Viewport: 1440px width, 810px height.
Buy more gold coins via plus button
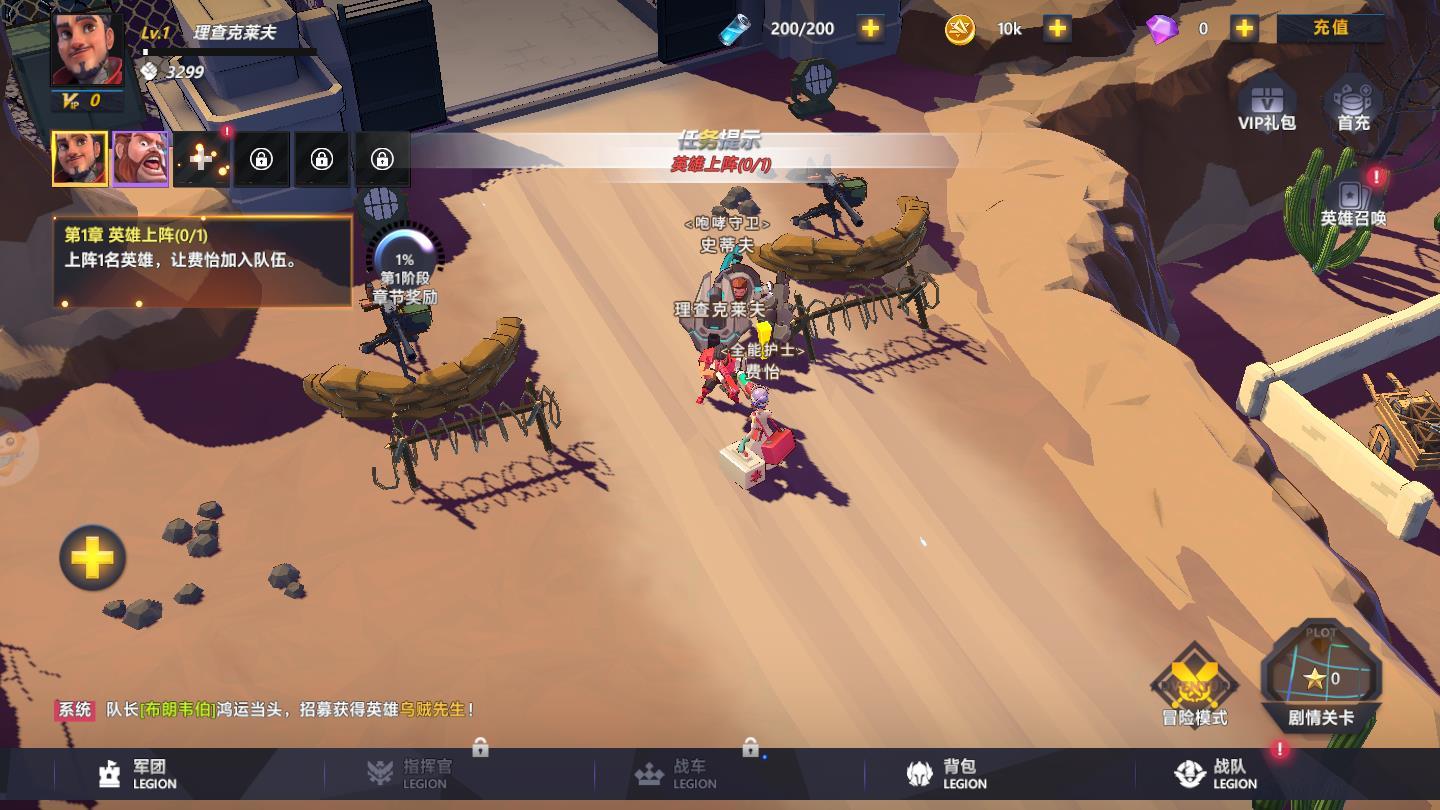1057,29
